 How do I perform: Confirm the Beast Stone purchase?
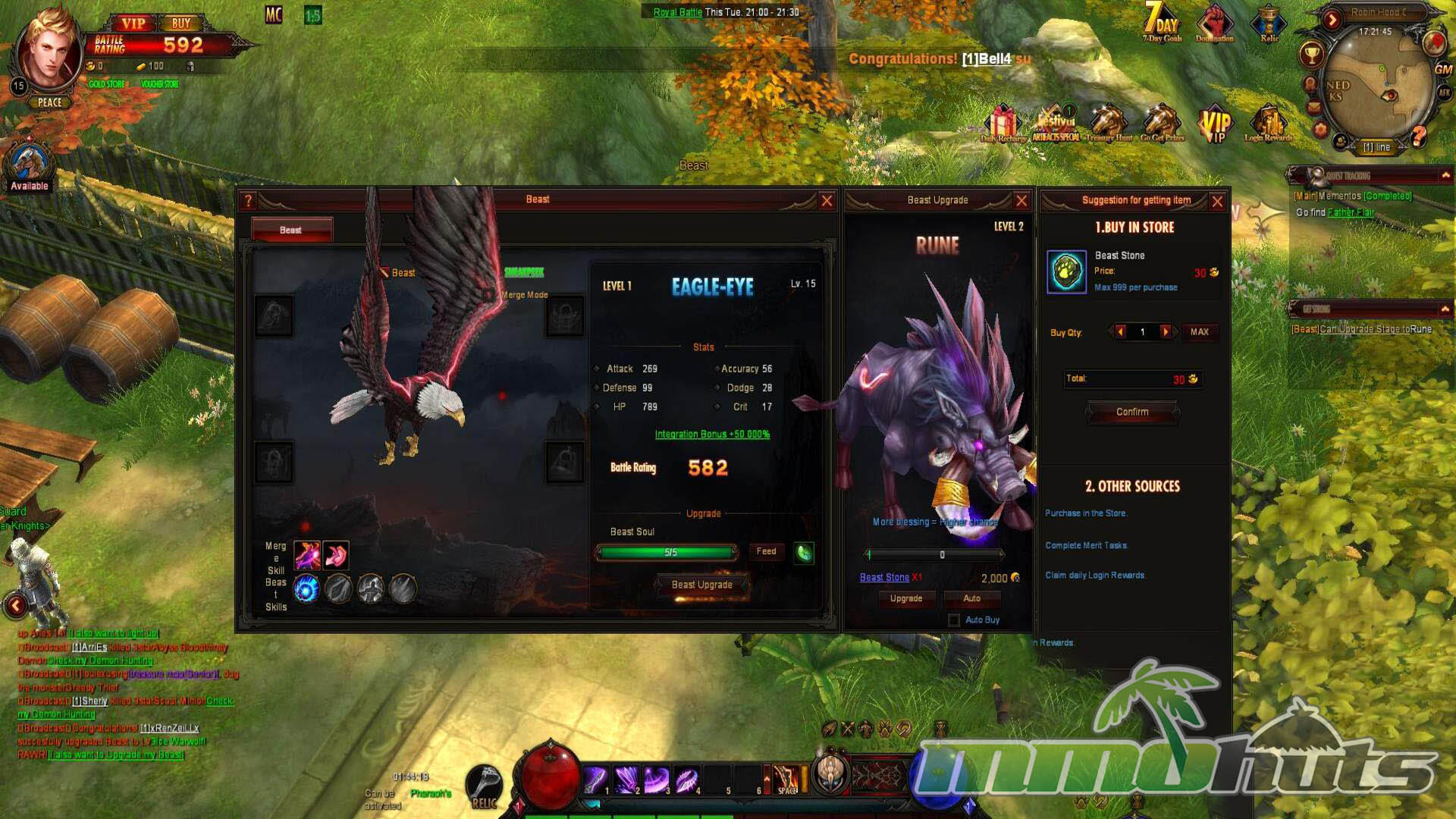click(1132, 412)
